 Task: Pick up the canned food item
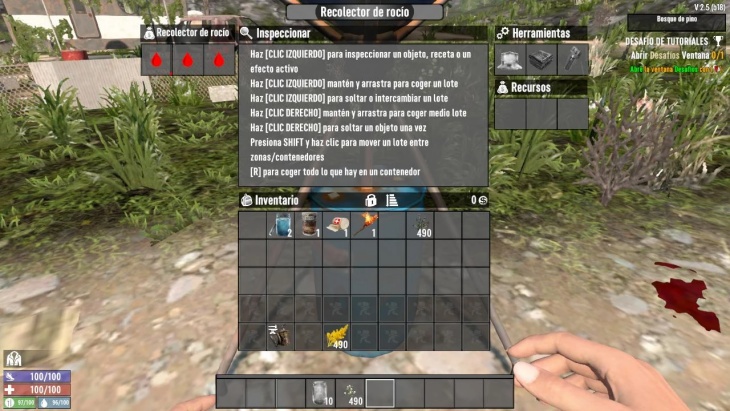308,225
